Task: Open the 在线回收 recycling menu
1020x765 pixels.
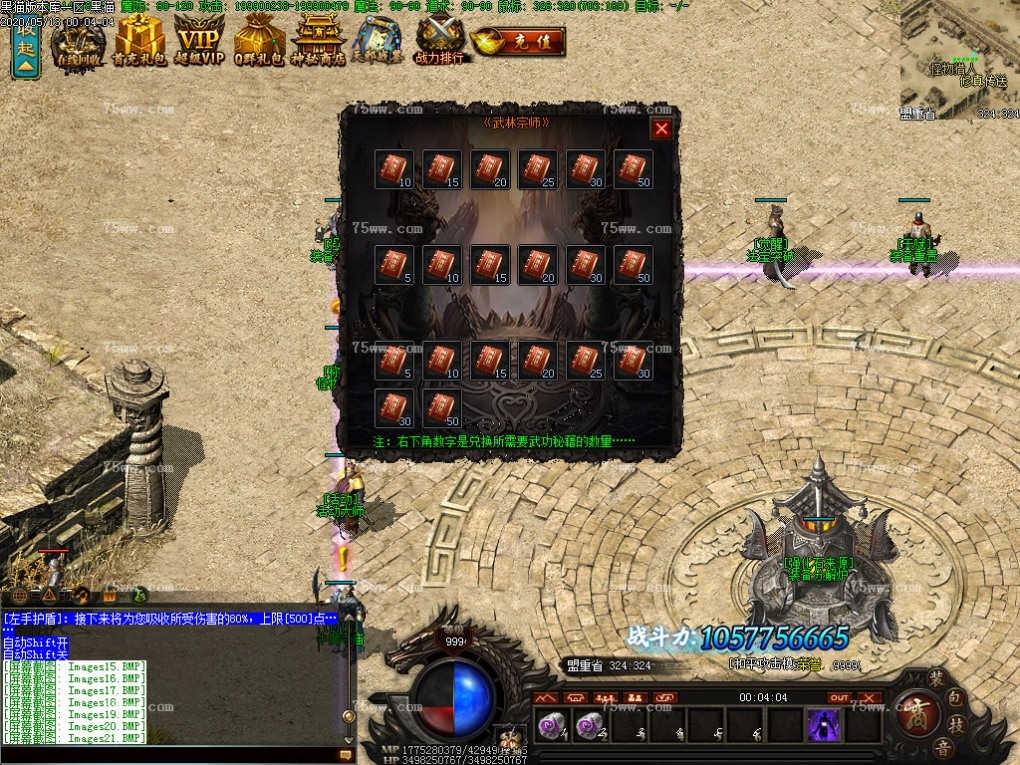Action: [x=78, y=42]
